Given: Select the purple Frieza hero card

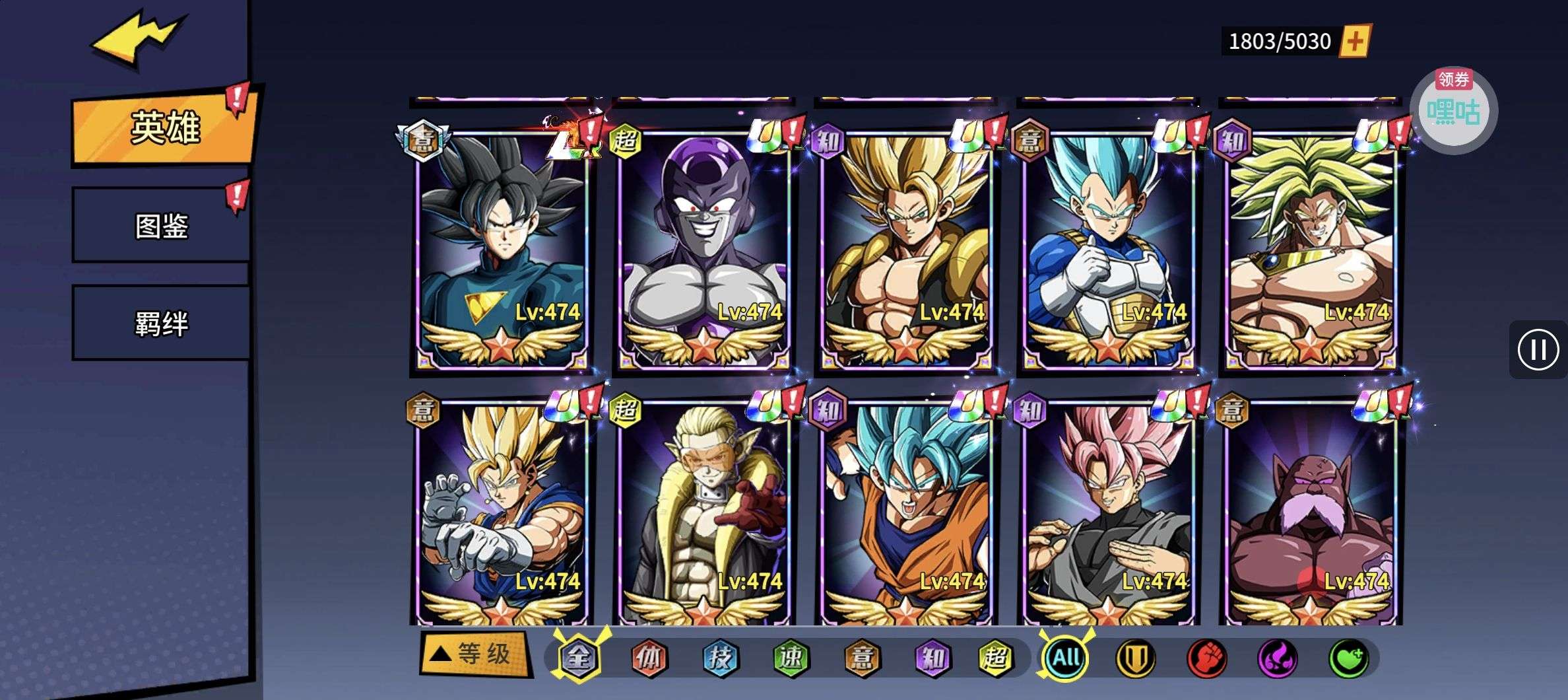Looking at the screenshot, I should (704, 251).
